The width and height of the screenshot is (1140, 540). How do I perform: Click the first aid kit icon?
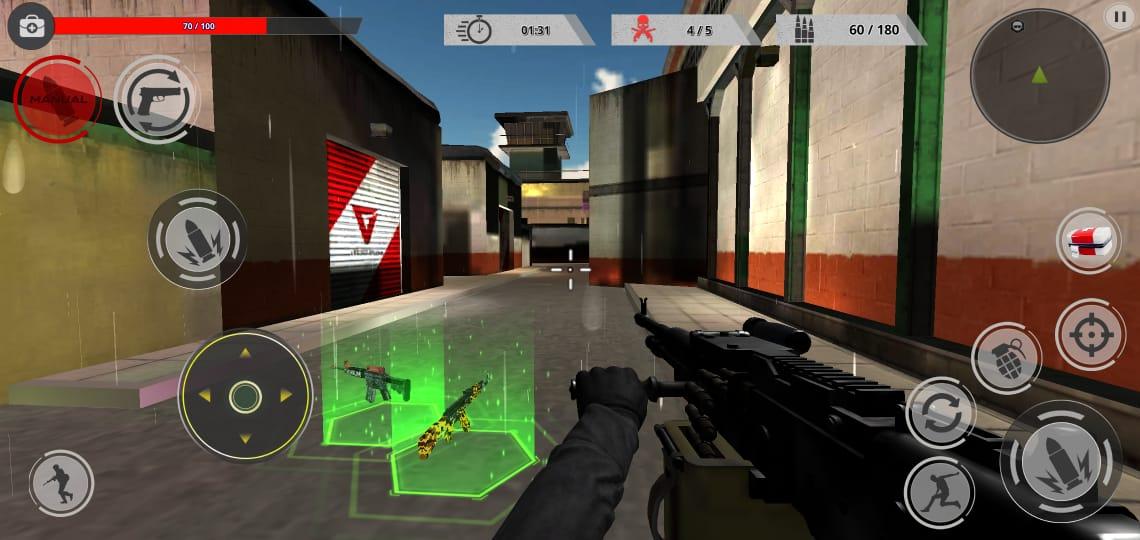(31, 25)
